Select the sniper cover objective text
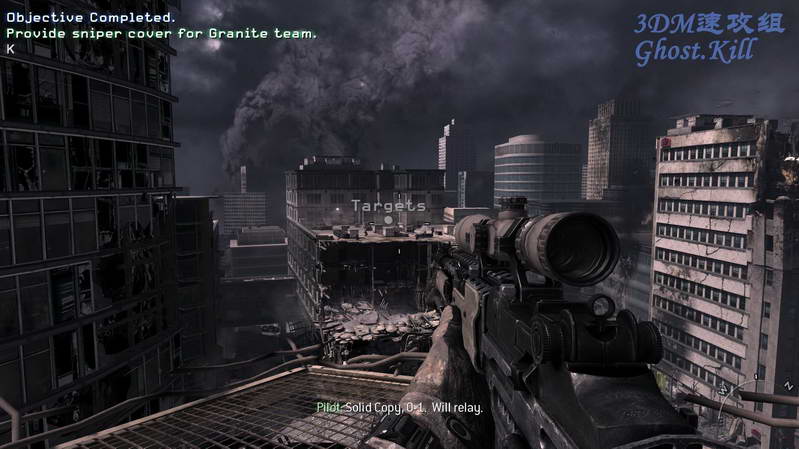Image resolution: width=799 pixels, height=449 pixels. pyautogui.click(x=162, y=33)
